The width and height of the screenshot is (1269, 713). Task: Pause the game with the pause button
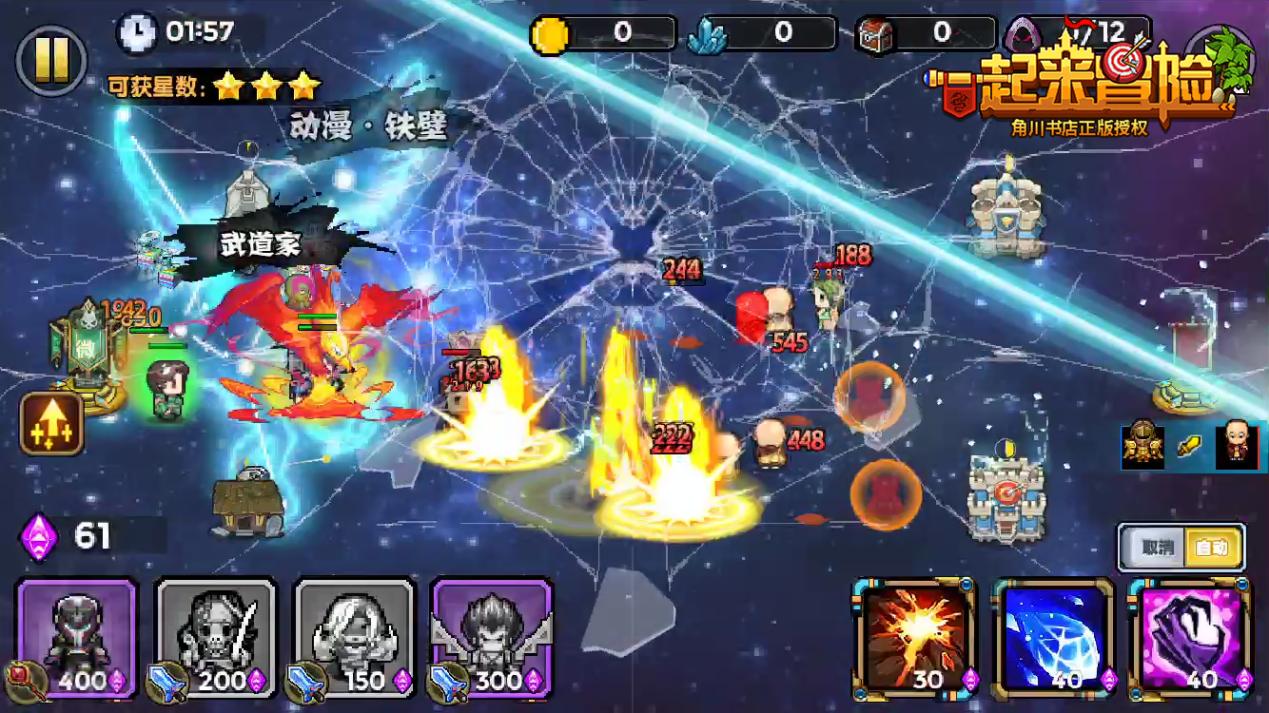51,60
